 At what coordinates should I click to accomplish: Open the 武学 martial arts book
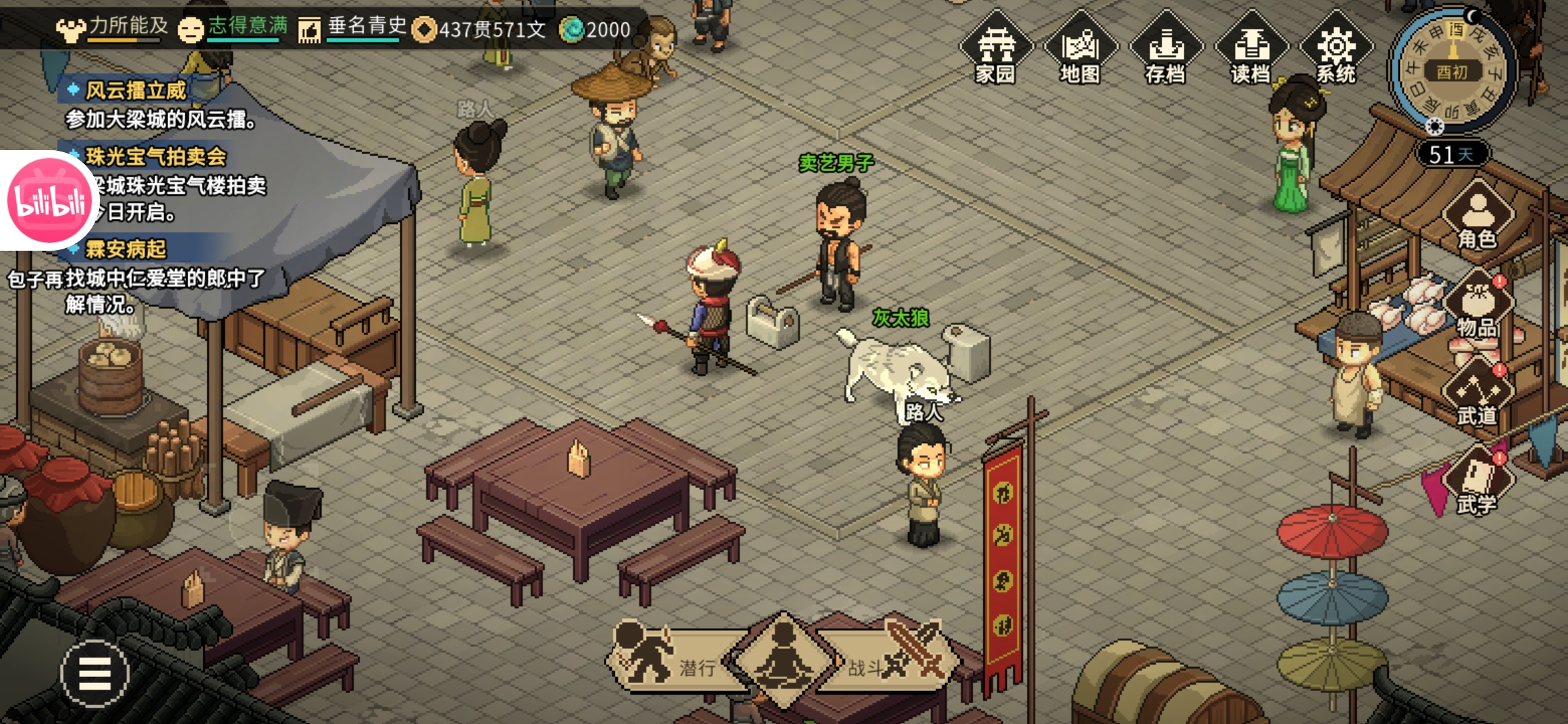[x=1478, y=483]
